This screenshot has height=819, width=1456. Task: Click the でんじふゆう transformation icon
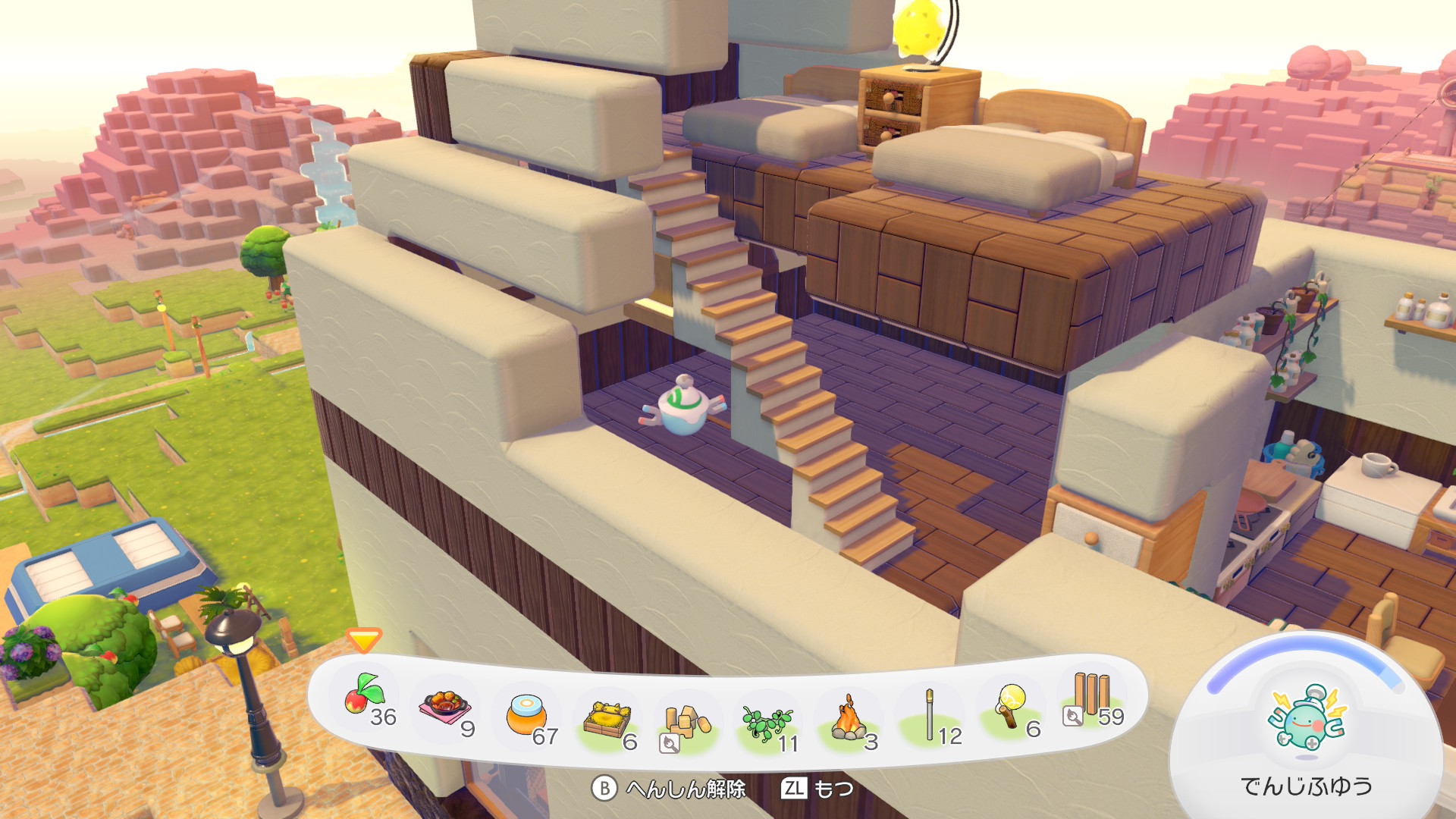pyautogui.click(x=1307, y=719)
